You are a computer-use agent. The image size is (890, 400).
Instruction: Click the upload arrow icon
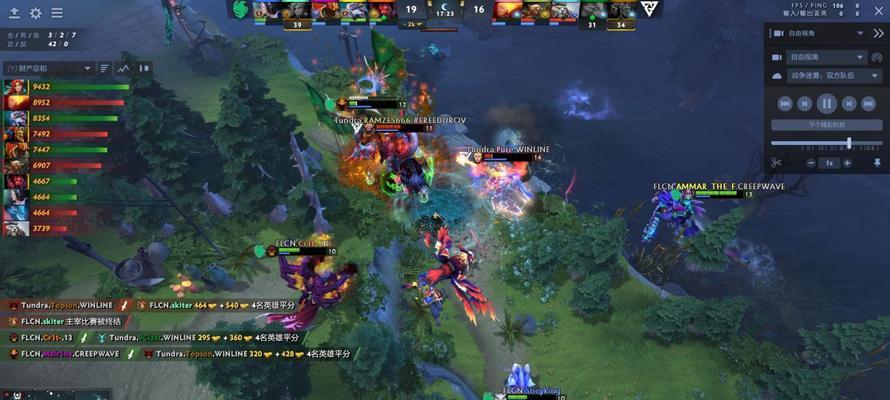[16, 13]
